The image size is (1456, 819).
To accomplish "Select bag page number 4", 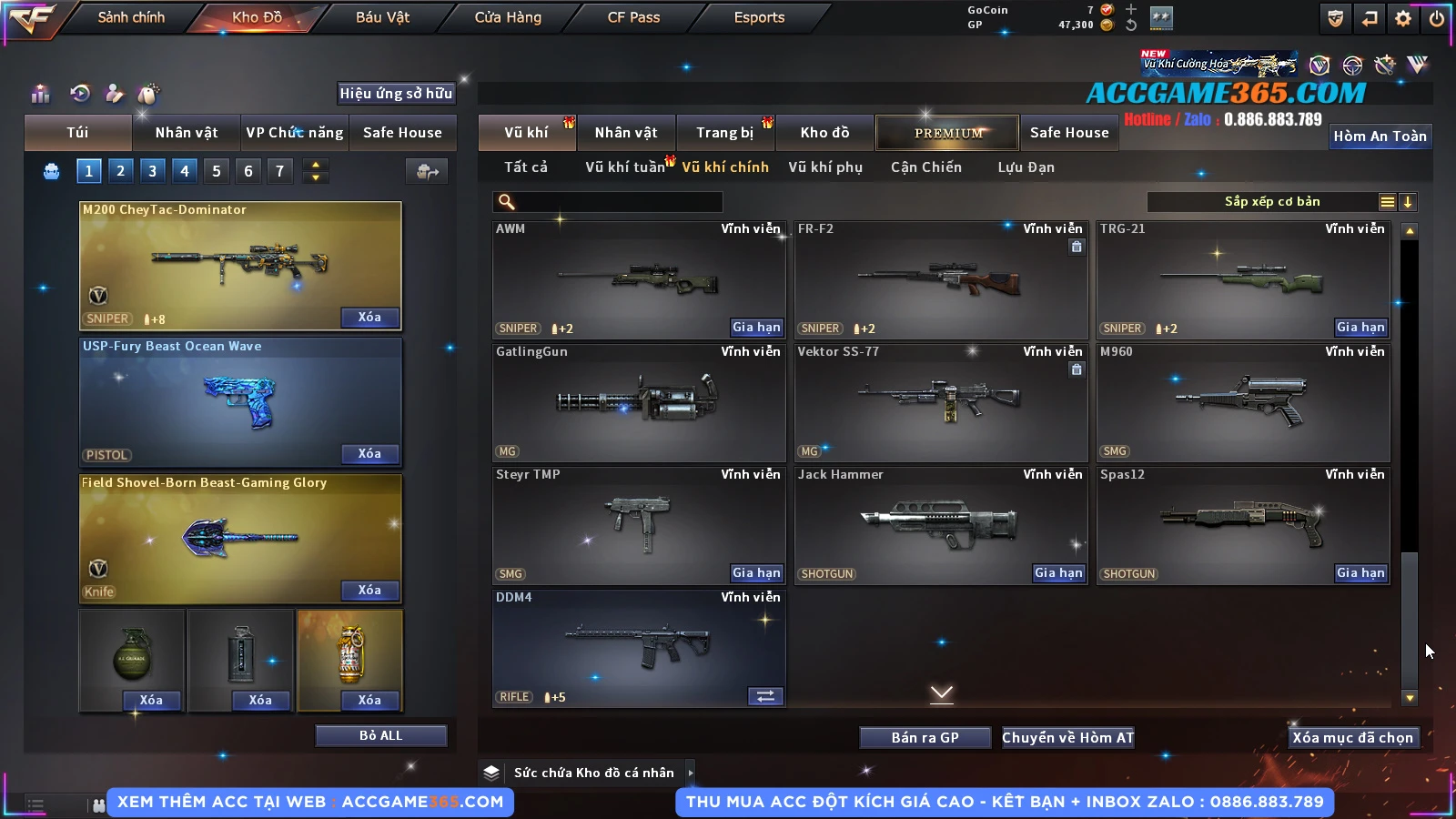I will [185, 170].
